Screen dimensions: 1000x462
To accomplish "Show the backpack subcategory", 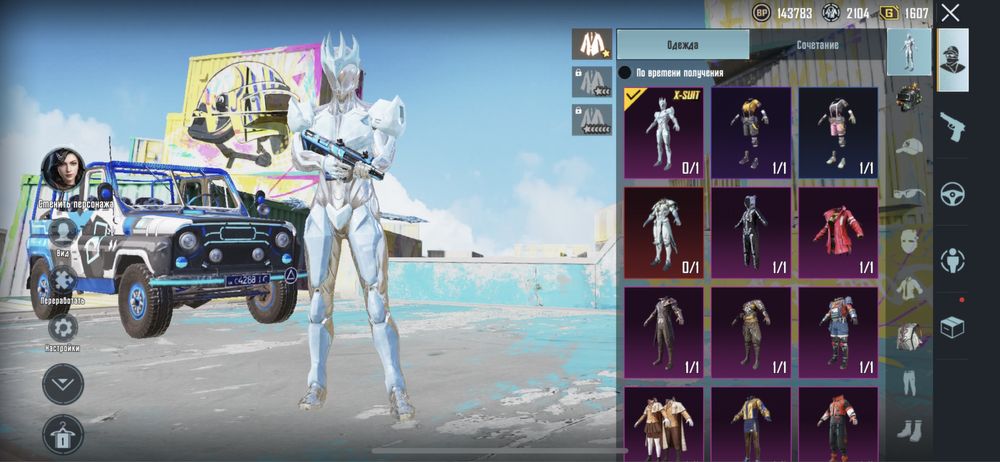I will pyautogui.click(x=908, y=337).
